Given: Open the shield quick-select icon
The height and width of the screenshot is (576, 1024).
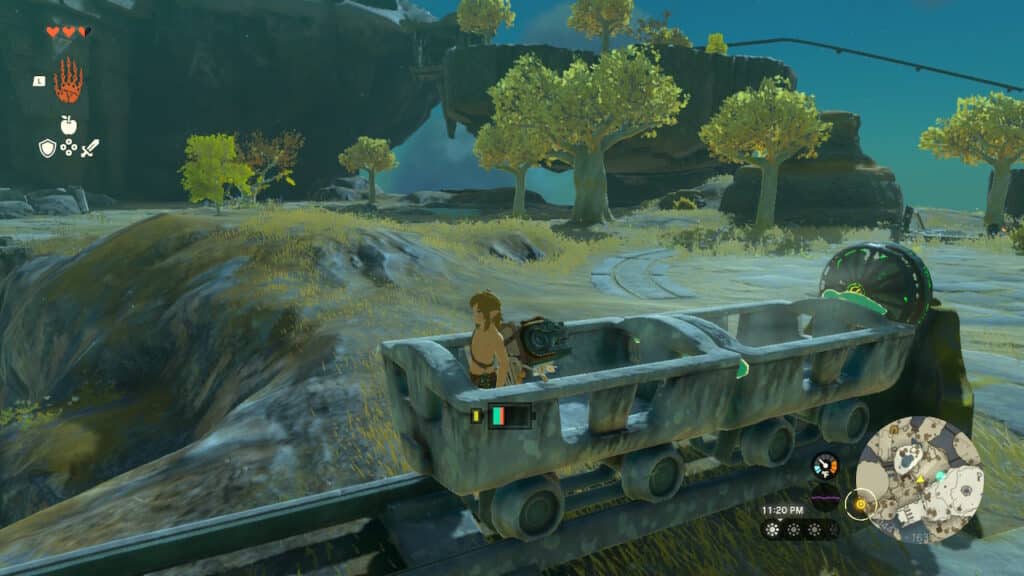Looking at the screenshot, I should click(x=46, y=148).
